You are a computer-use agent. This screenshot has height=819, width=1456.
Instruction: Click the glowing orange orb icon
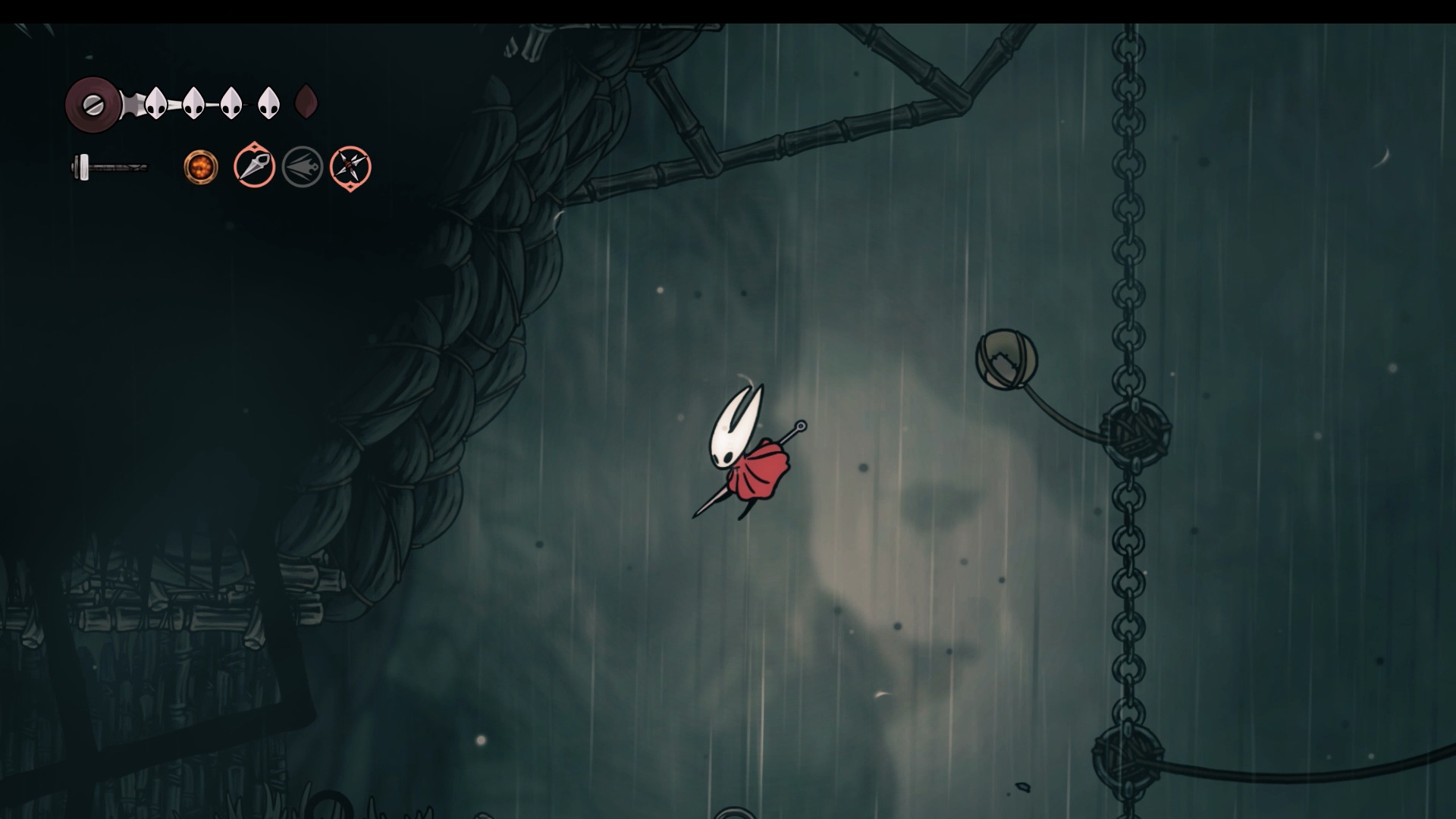pos(201,167)
